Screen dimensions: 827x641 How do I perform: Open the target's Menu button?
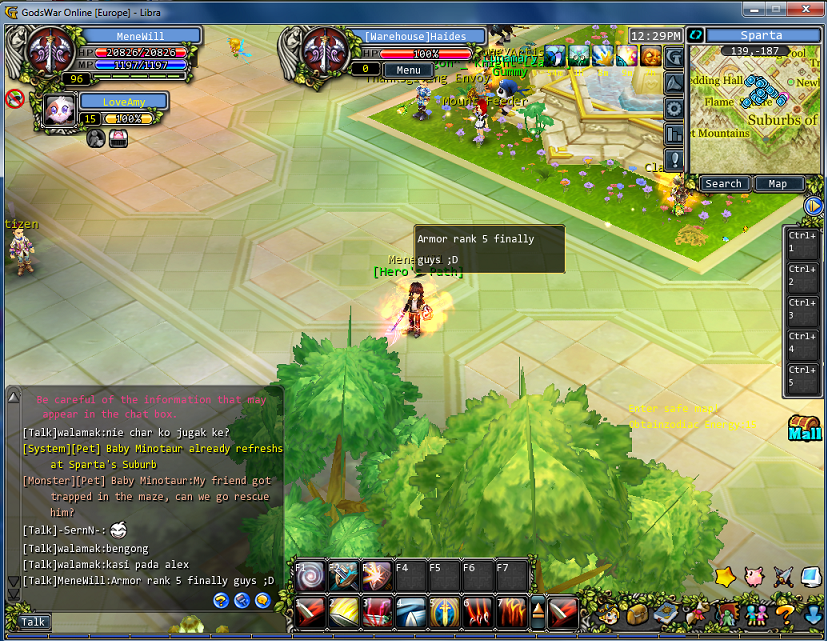point(408,70)
